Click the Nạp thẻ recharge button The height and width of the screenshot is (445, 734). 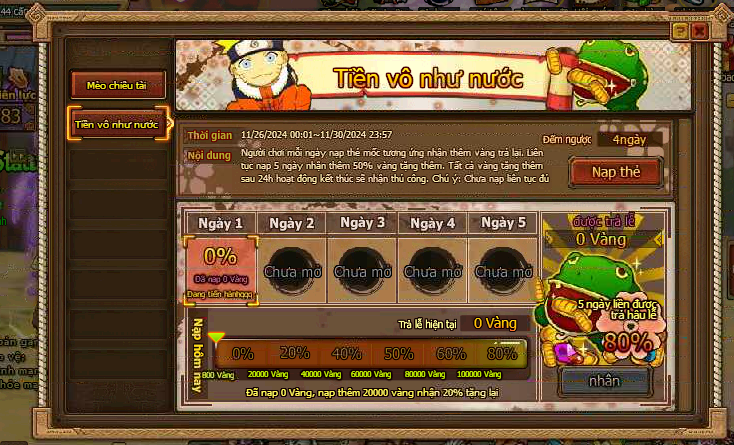[615, 172]
